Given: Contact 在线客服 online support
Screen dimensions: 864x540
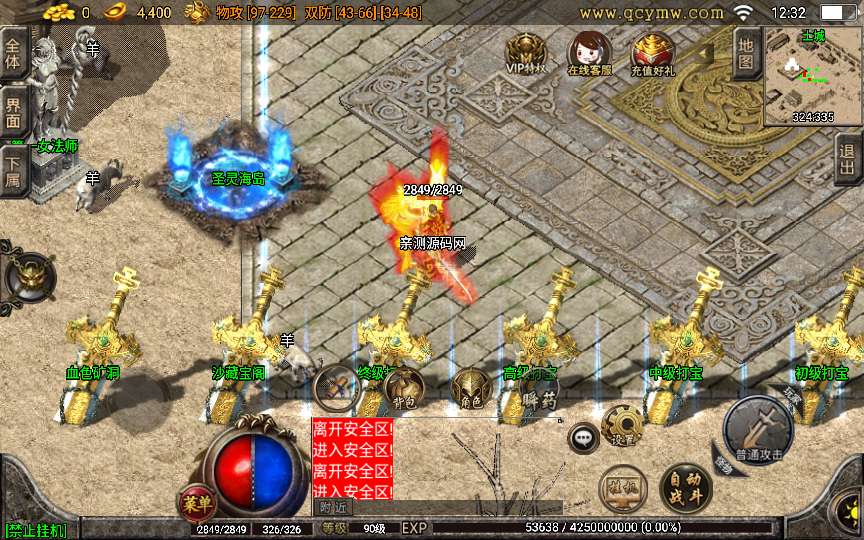Looking at the screenshot, I should click(588, 53).
